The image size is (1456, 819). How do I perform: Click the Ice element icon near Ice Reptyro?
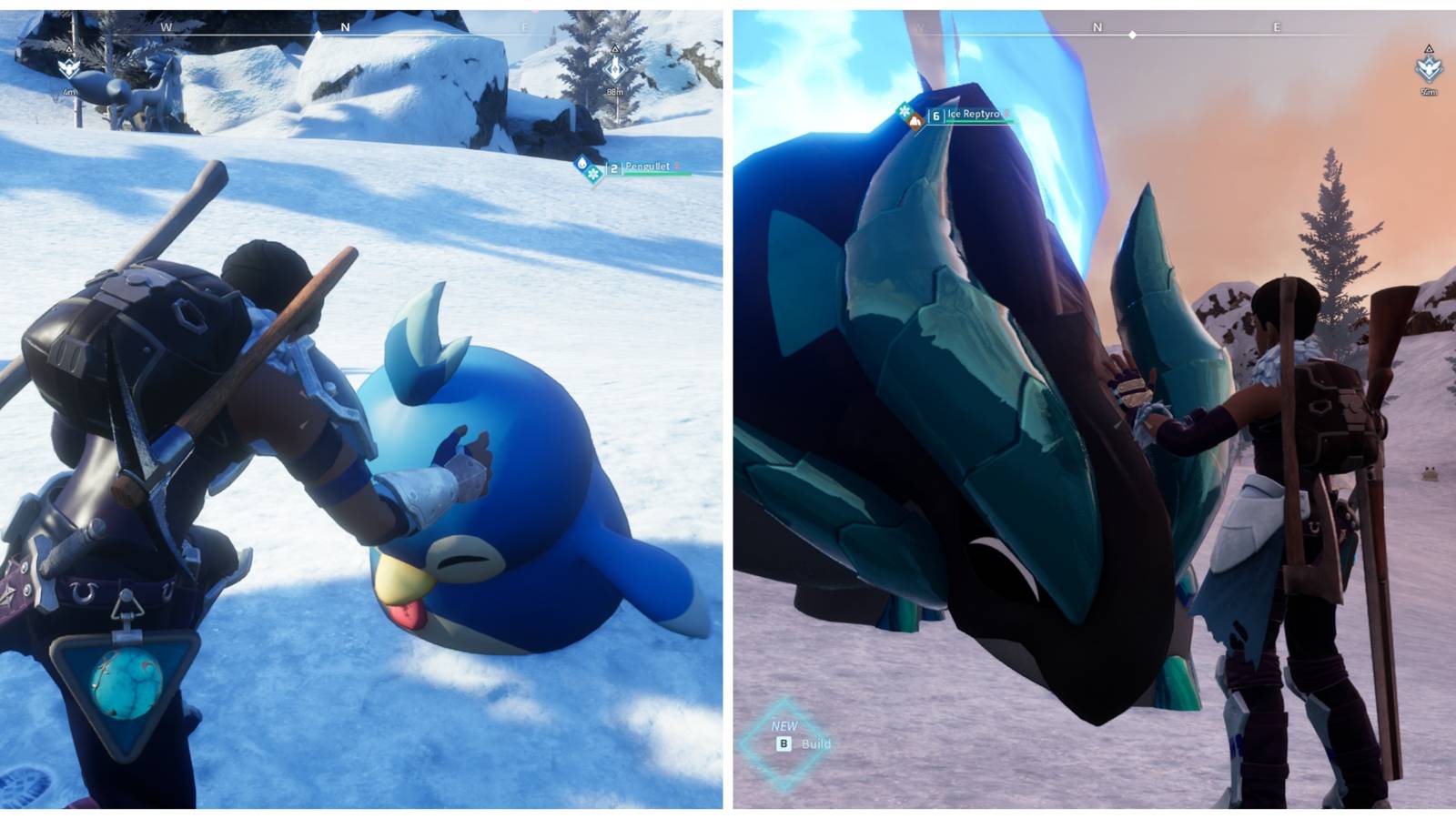pos(904,112)
